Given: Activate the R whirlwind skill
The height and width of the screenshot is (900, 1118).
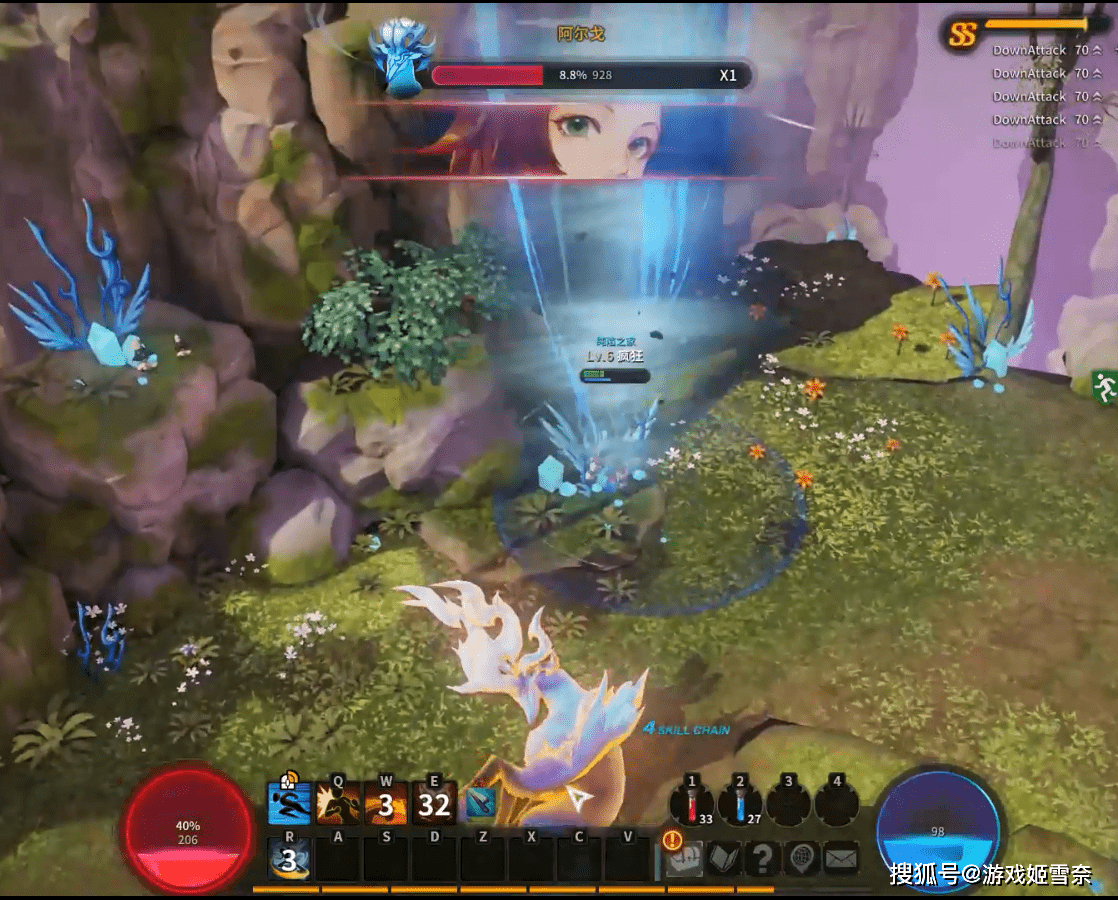Looking at the screenshot, I should point(289,859).
